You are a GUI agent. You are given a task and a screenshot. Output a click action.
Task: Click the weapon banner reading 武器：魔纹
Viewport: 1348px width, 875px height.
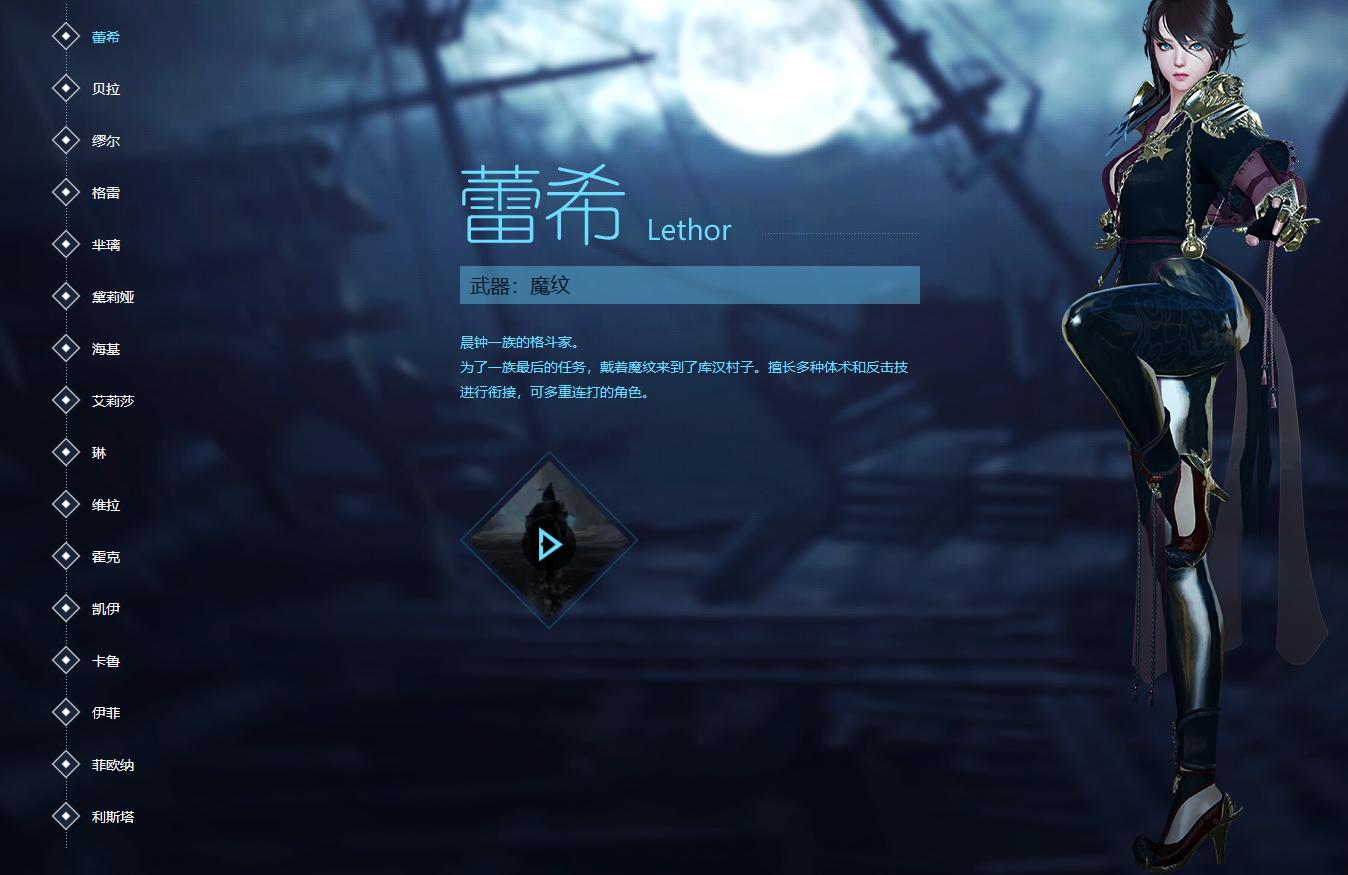point(689,285)
